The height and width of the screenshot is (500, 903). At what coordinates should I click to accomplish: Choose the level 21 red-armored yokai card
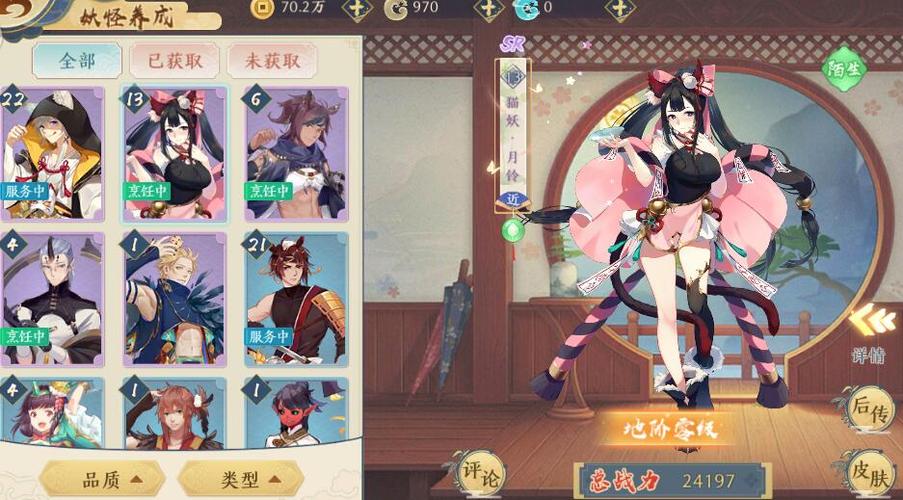[x=296, y=299]
